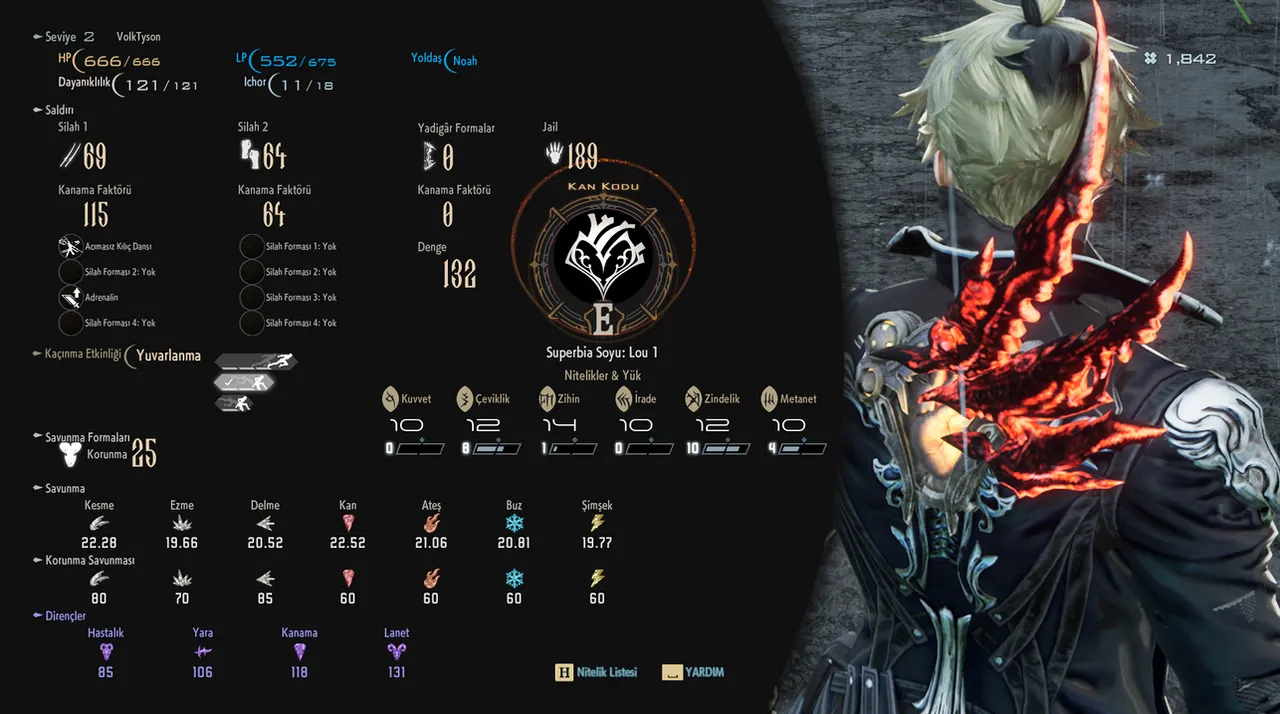
Task: Select the Metanet attribute
Action: (789, 399)
